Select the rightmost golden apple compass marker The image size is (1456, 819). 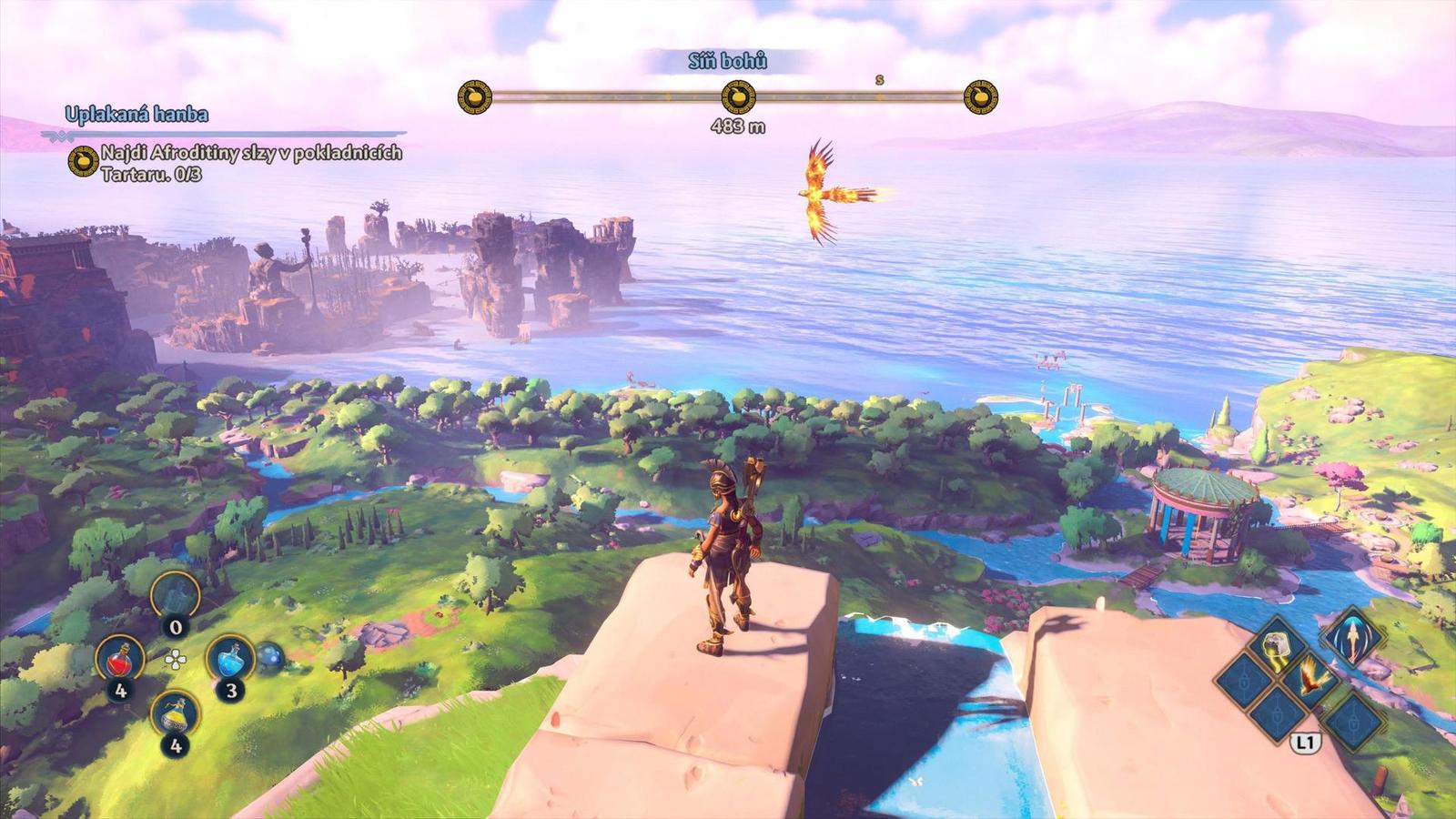point(980,96)
